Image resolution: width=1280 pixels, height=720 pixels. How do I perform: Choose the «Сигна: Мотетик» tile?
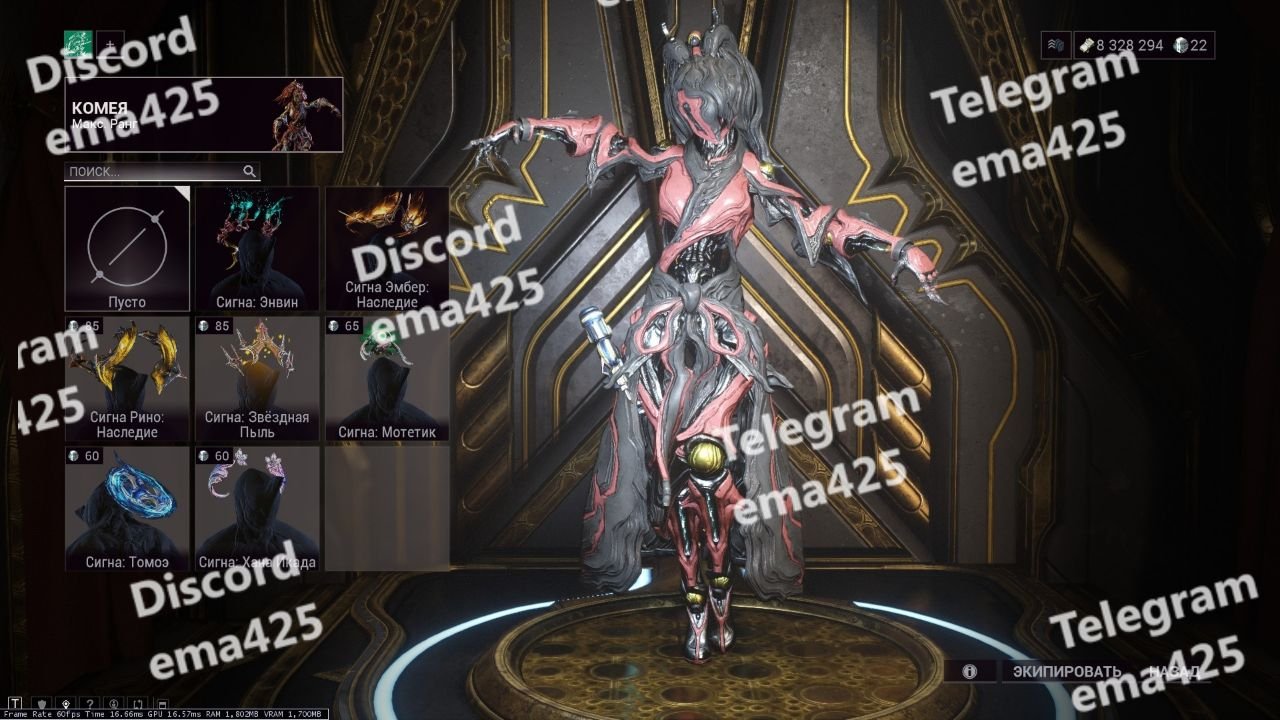coord(386,379)
